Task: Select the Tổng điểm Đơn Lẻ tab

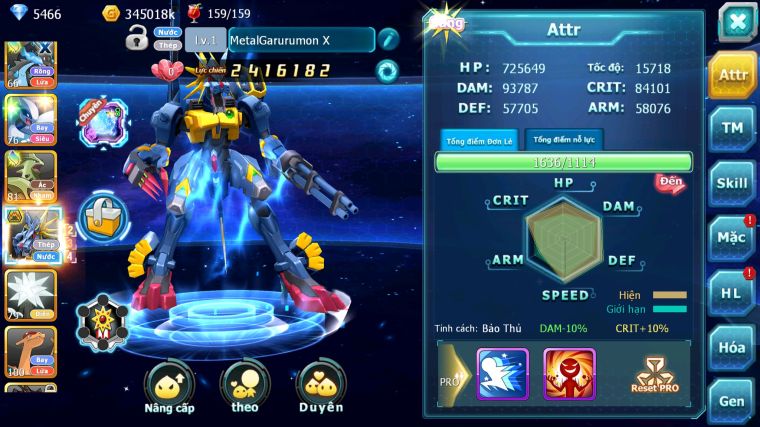Action: point(477,141)
